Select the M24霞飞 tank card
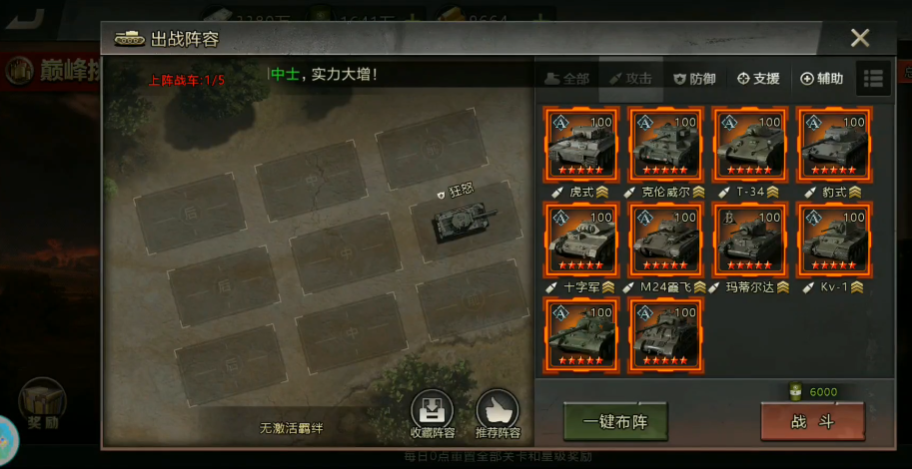Screen dimensions: 912x469 tap(665, 239)
